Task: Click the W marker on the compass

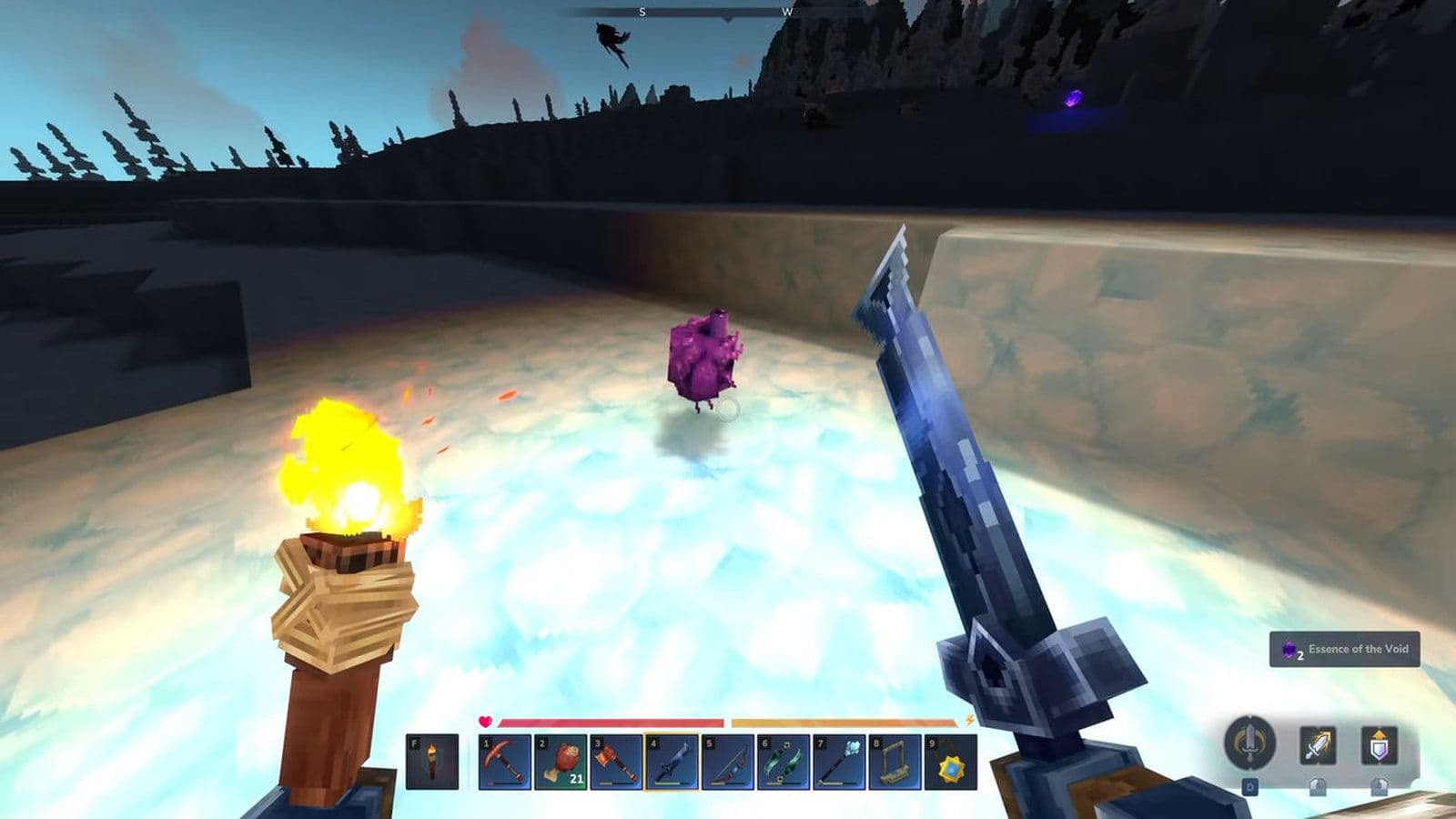Action: [x=788, y=13]
